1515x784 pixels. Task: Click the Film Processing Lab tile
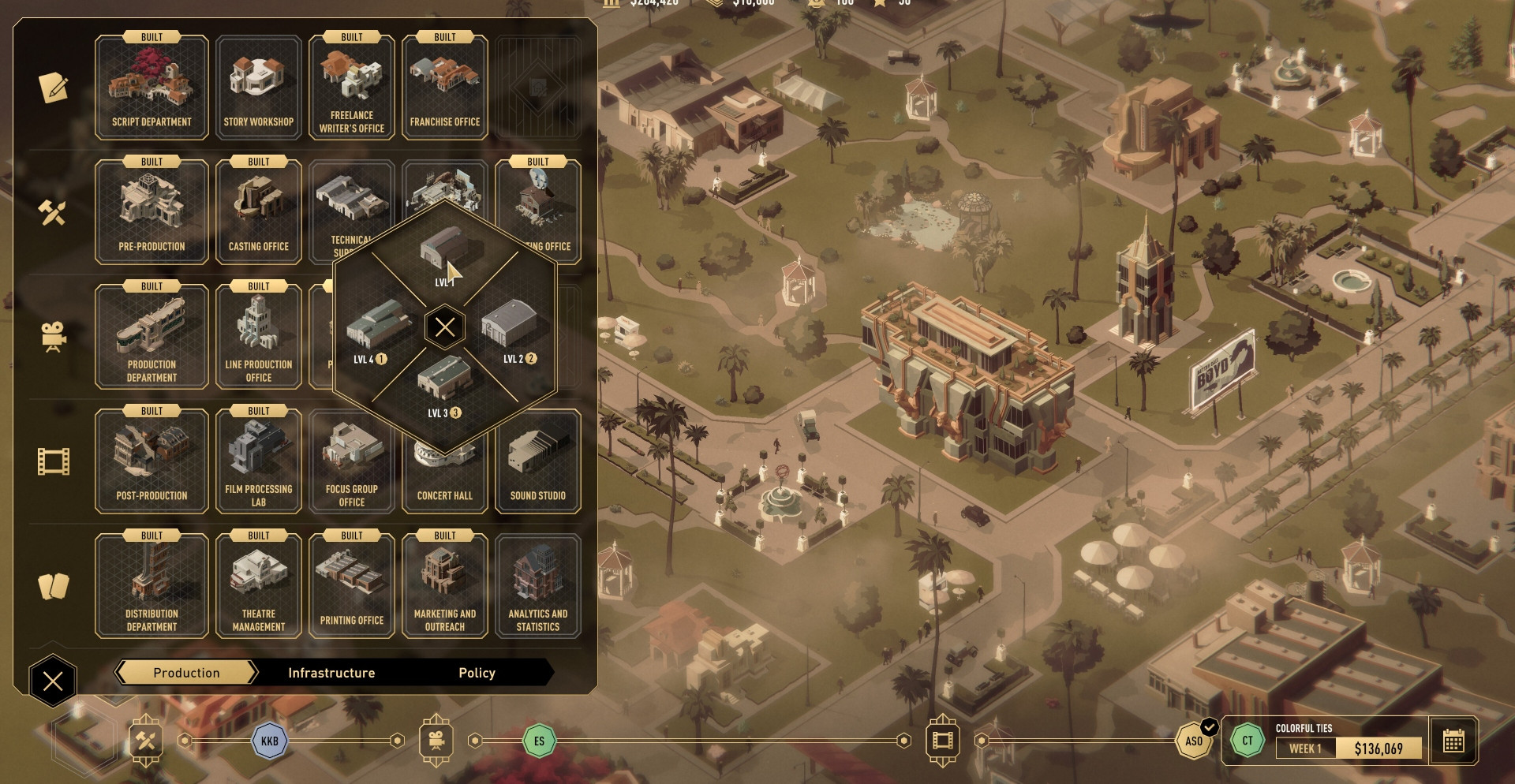click(259, 461)
